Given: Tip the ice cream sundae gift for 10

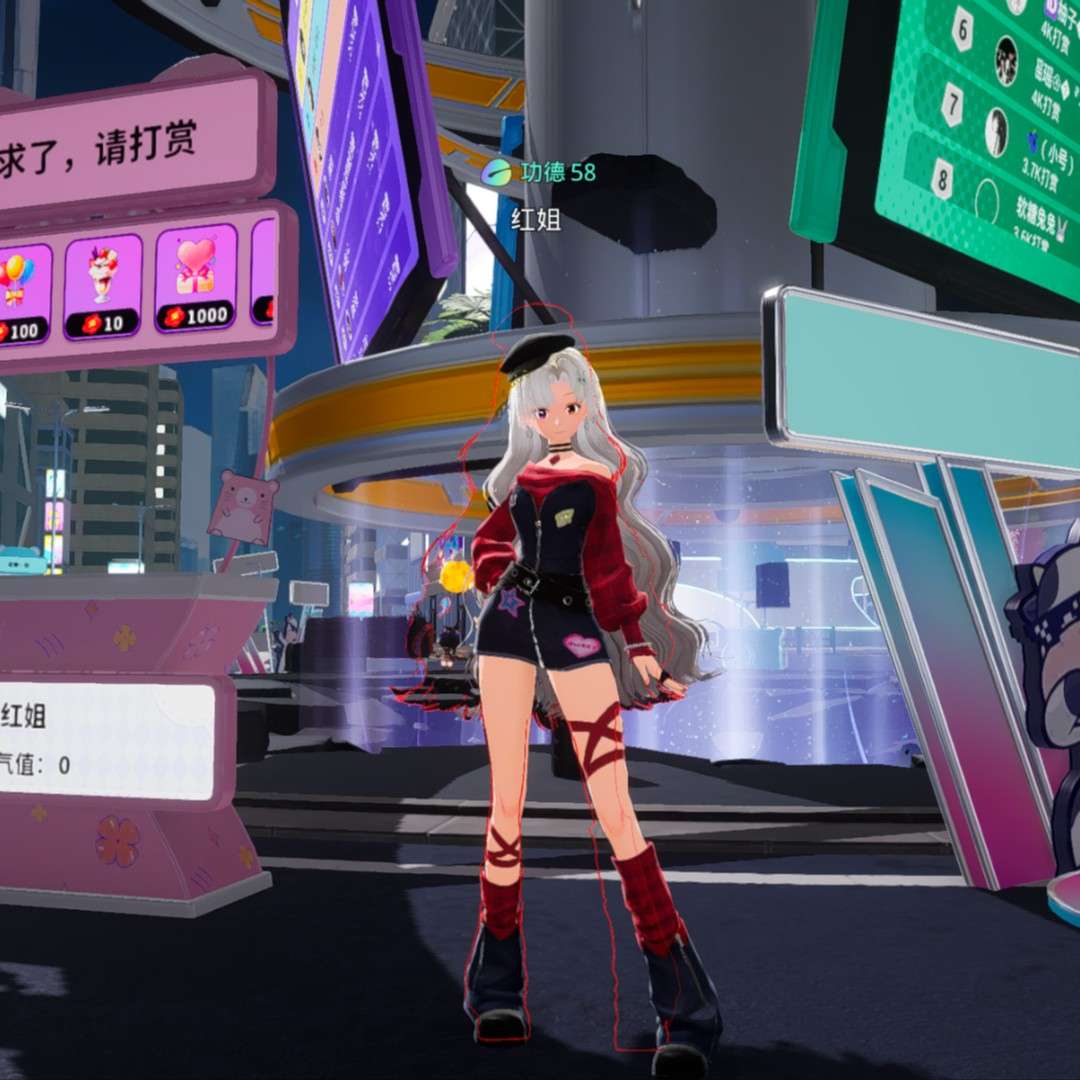Looking at the screenshot, I should (x=103, y=286).
